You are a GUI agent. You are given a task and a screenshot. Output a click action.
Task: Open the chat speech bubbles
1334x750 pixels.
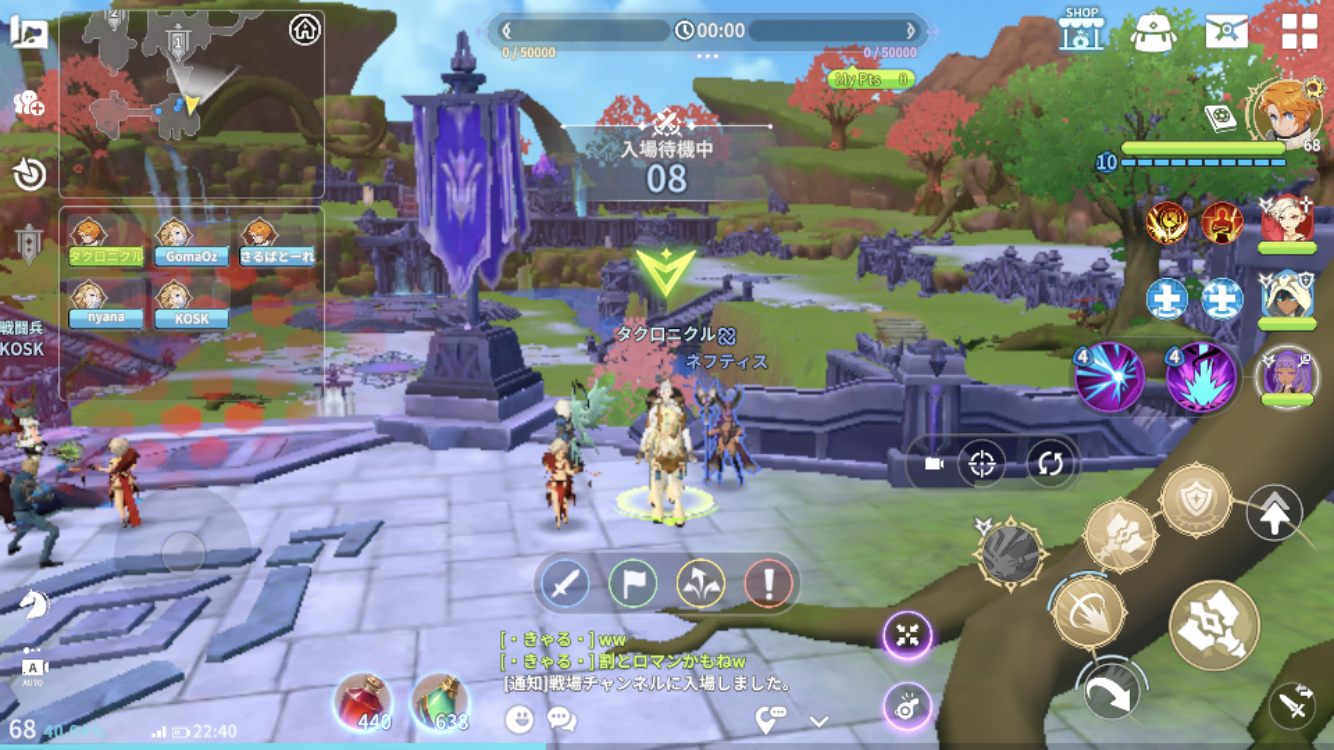click(562, 718)
